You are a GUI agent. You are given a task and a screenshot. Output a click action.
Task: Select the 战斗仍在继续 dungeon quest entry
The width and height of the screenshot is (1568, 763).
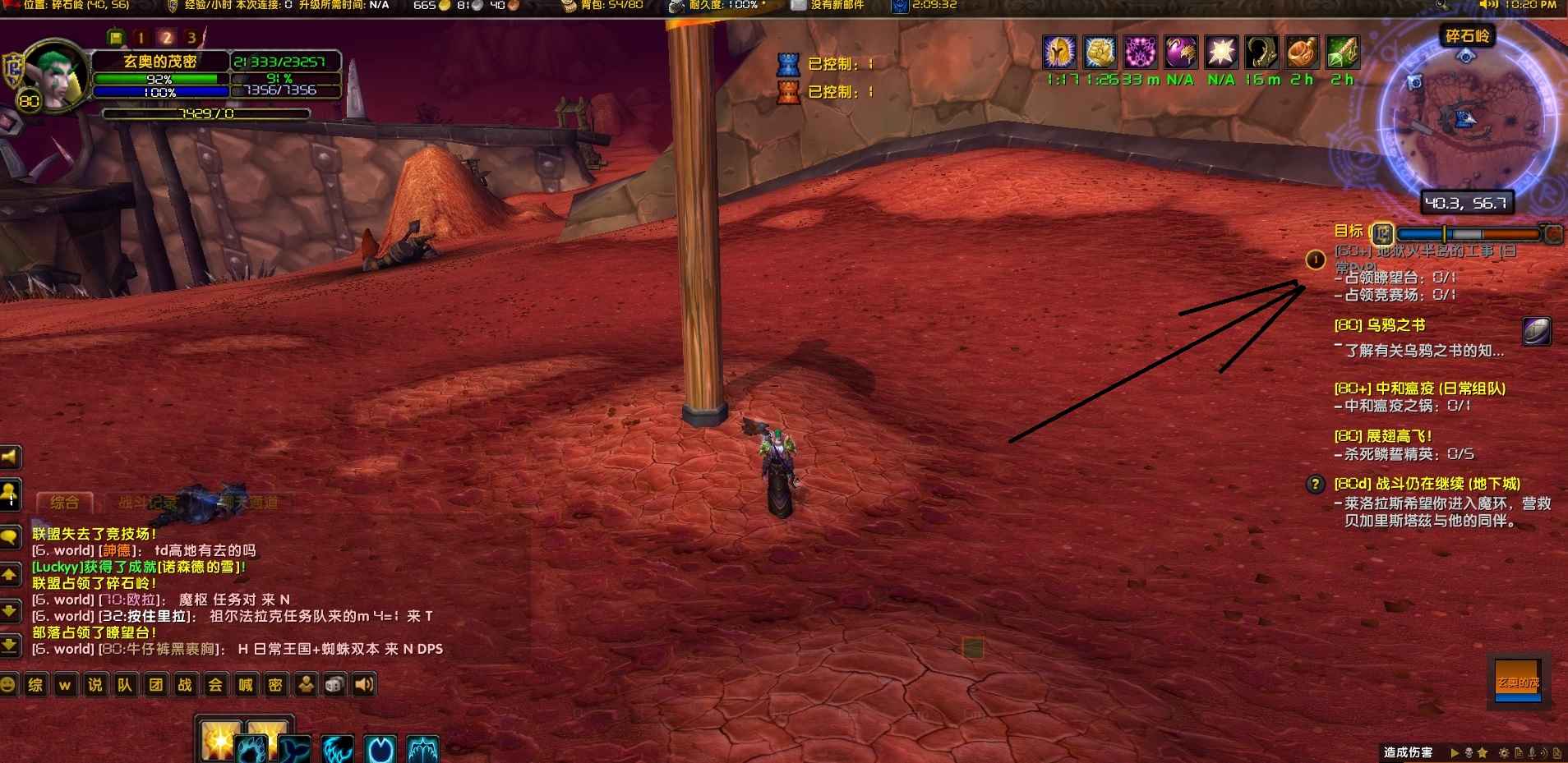coord(1427,484)
